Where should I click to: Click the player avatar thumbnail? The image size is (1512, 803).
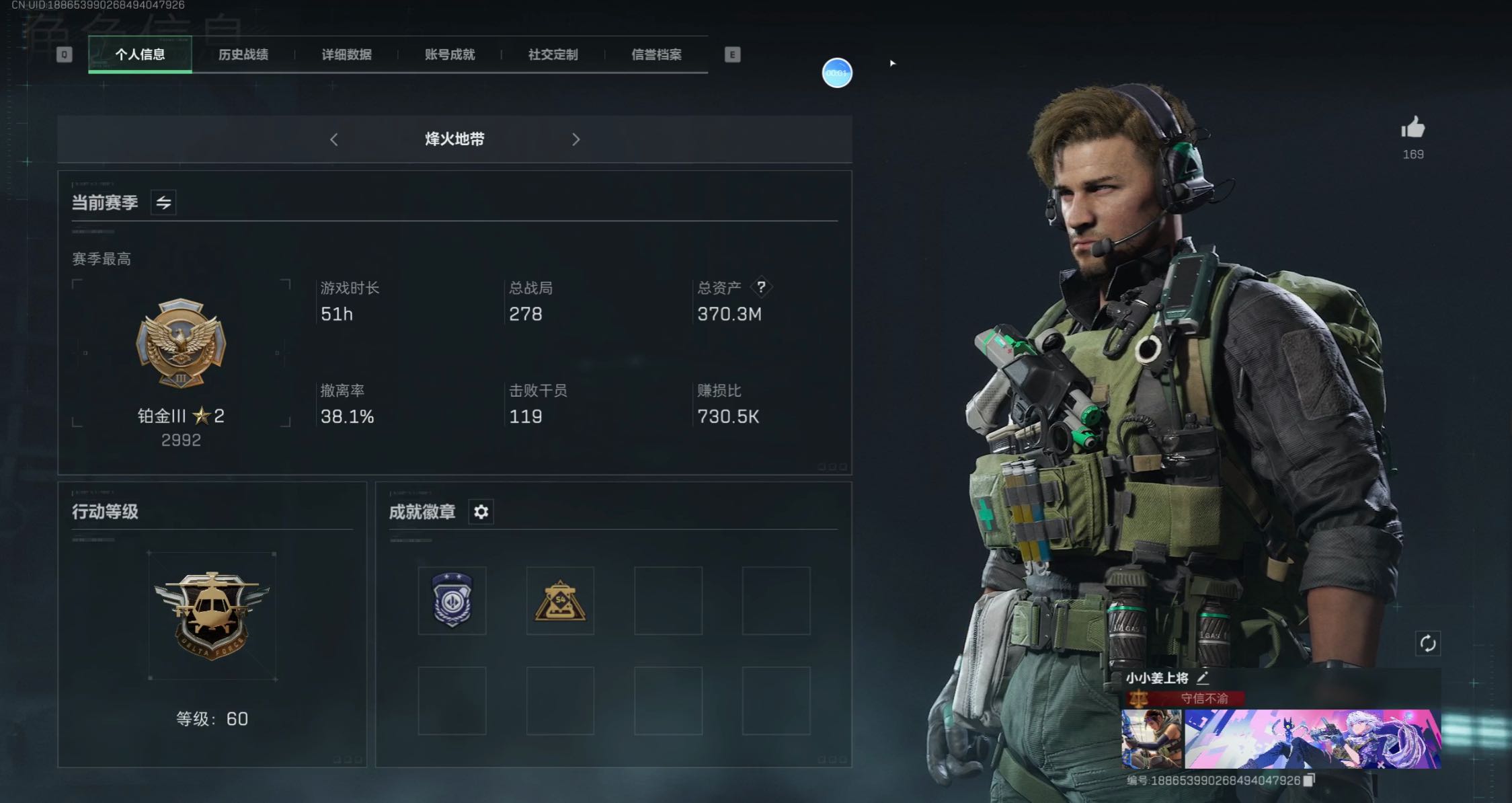(x=1151, y=738)
